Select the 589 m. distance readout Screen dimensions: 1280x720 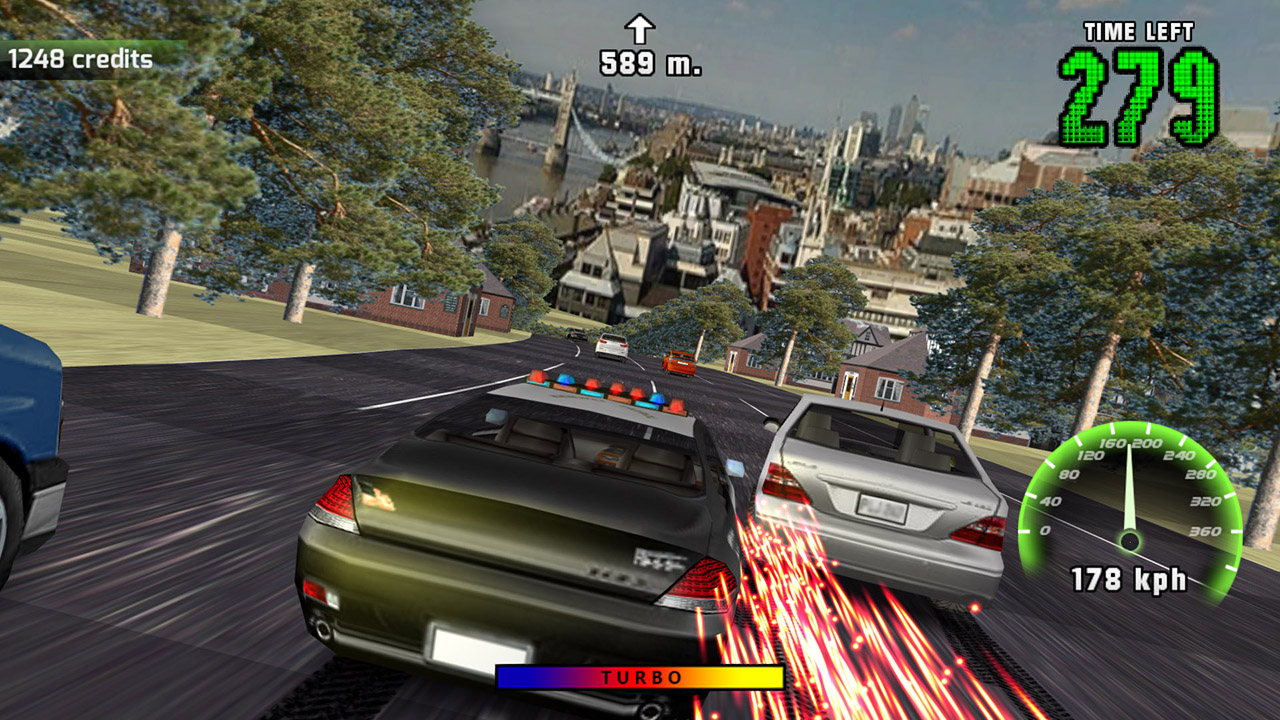click(650, 62)
